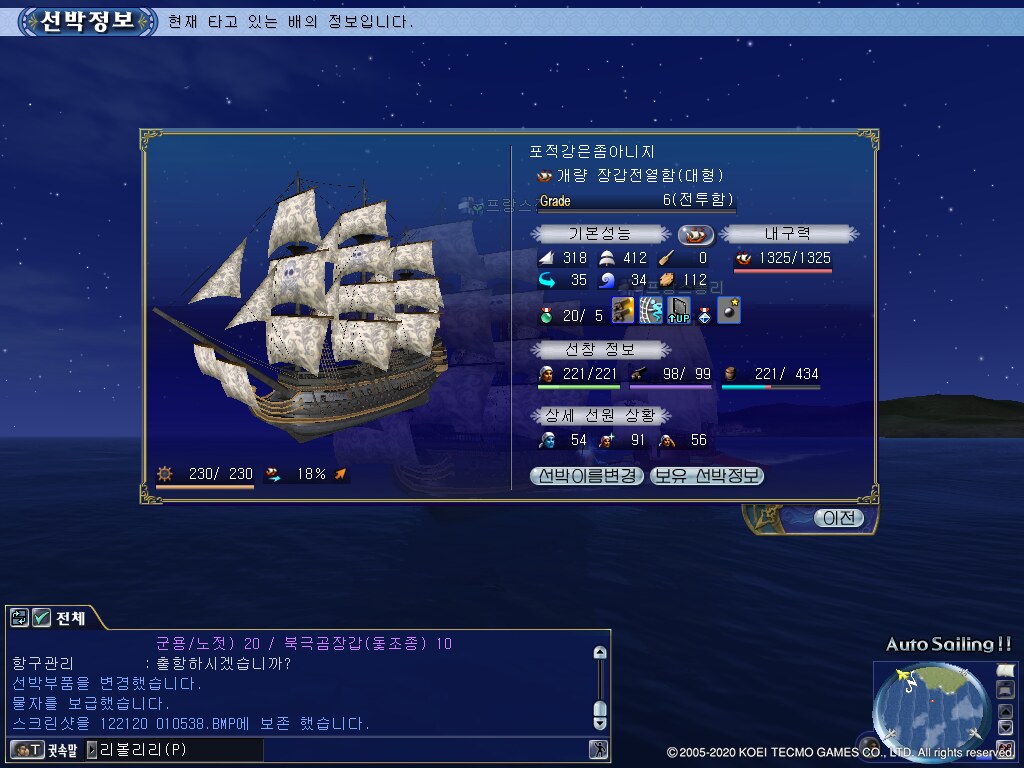Click the chat window swap-arrows icon

click(20, 618)
